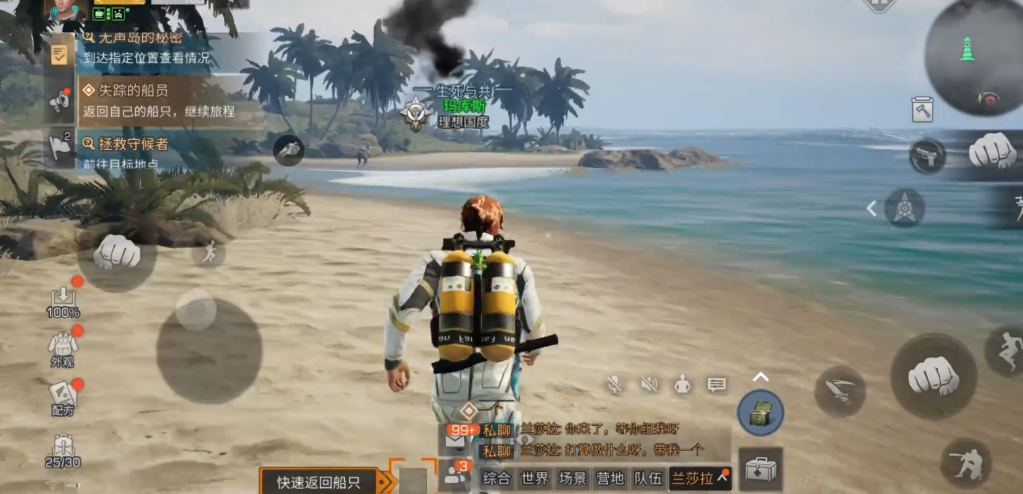This screenshot has width=1023, height=494.
Task: Select the pistol weapon icon
Action: [x=927, y=156]
